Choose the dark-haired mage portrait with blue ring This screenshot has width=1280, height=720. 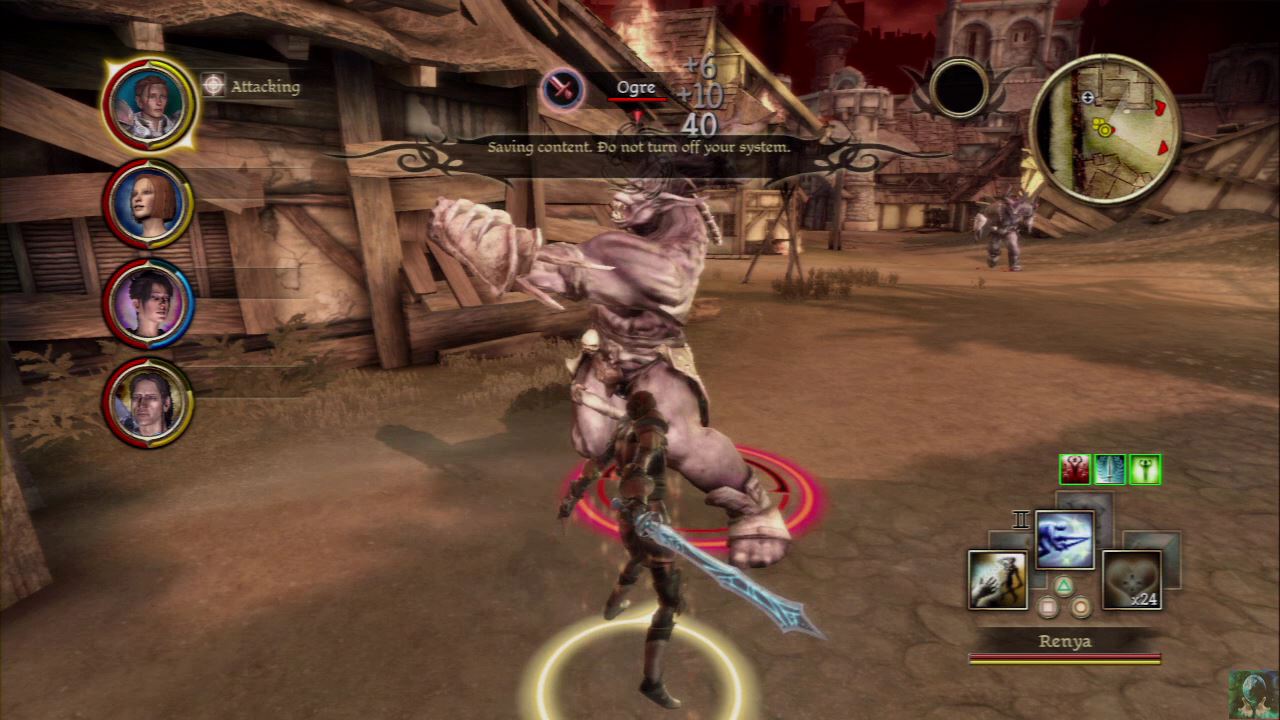[148, 303]
